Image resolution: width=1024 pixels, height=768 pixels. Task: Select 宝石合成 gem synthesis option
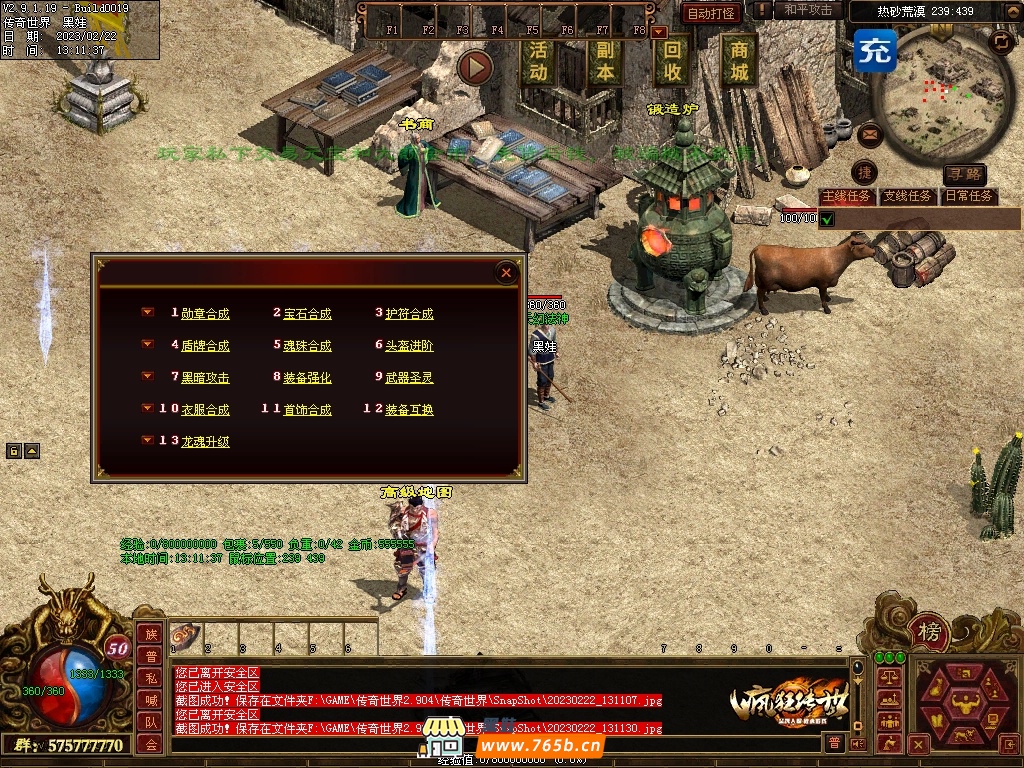pos(307,313)
